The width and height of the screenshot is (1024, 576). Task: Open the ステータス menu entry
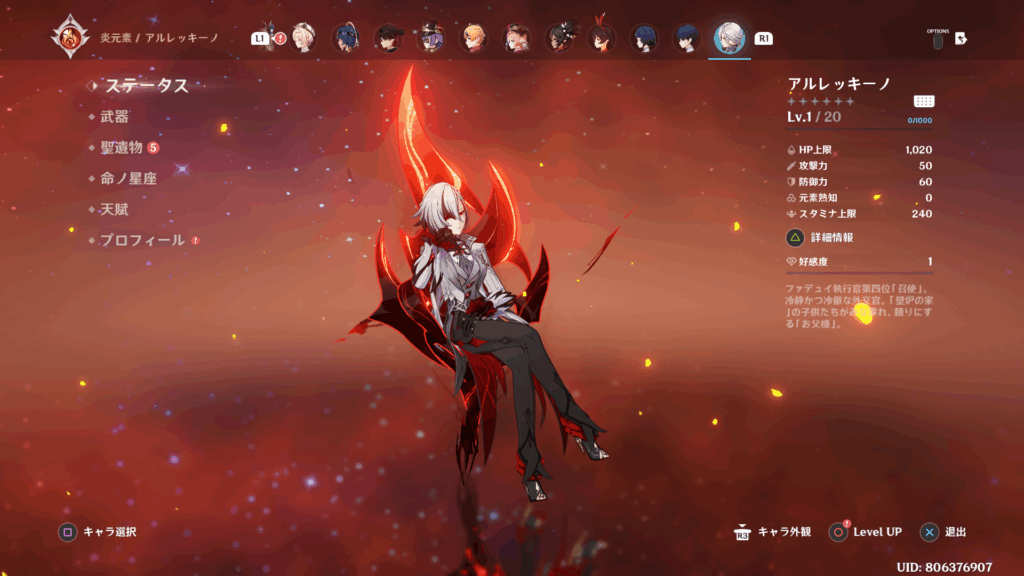pos(146,86)
